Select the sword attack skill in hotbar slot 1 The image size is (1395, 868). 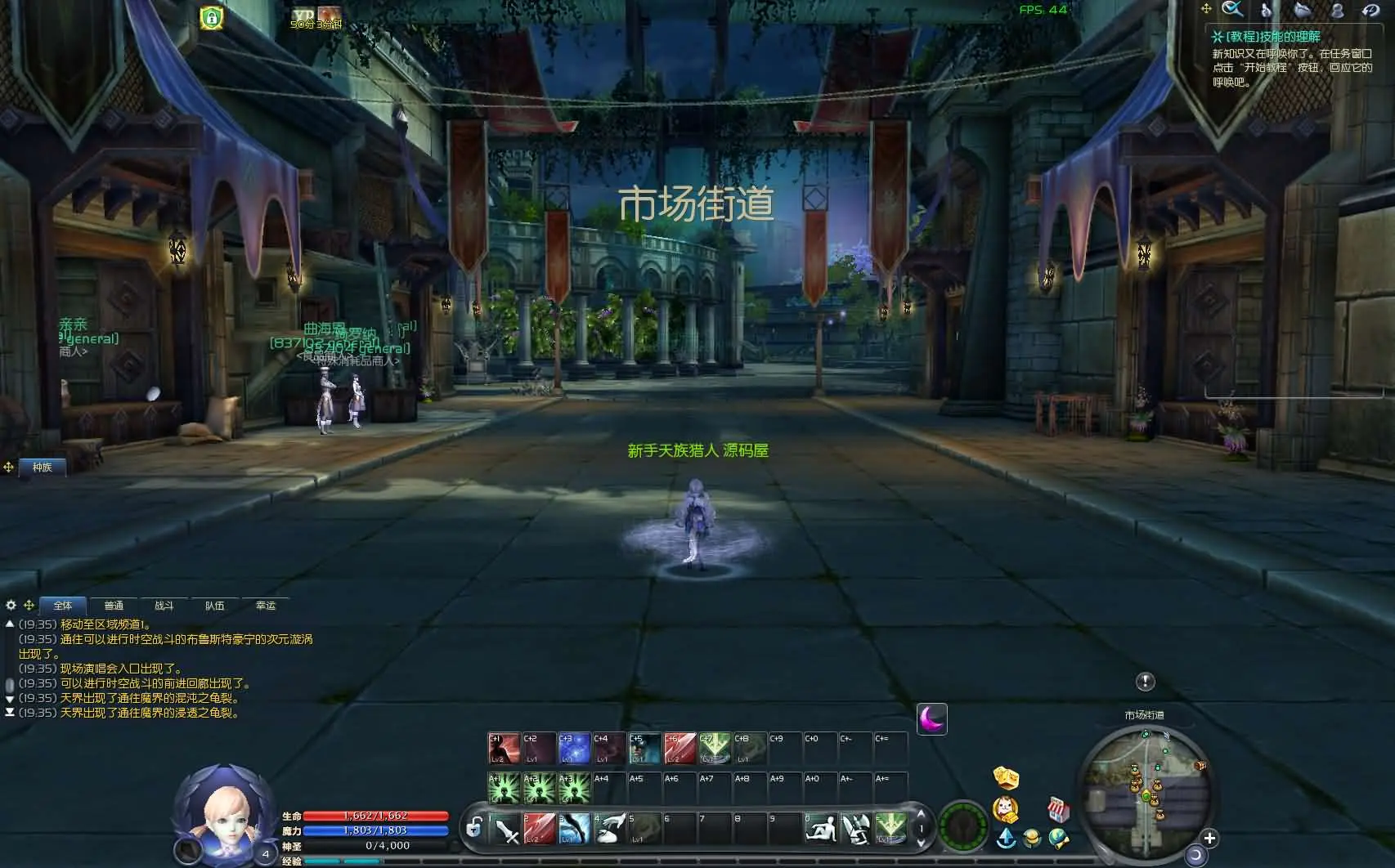[507, 830]
